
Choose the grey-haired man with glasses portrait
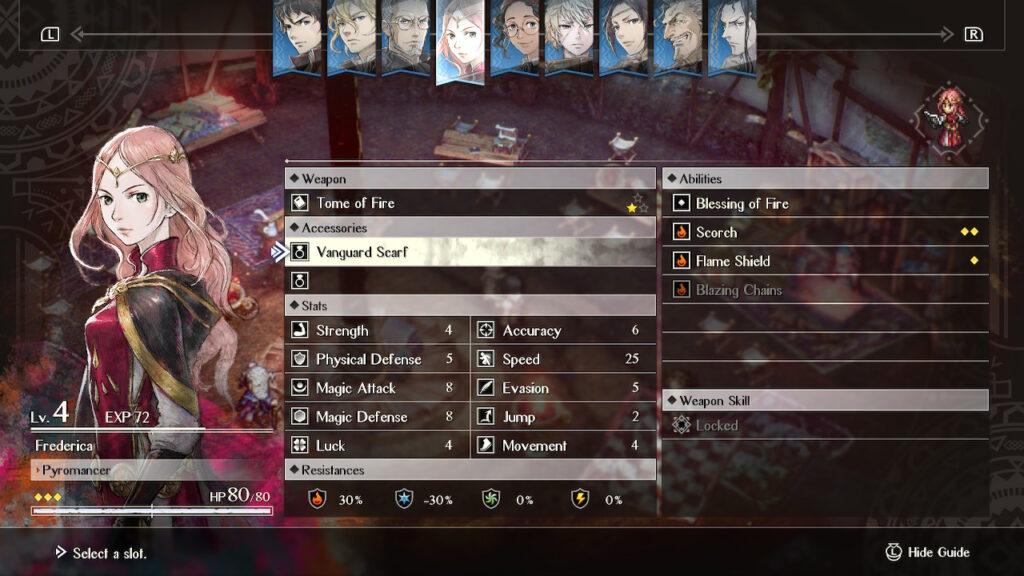[405, 35]
